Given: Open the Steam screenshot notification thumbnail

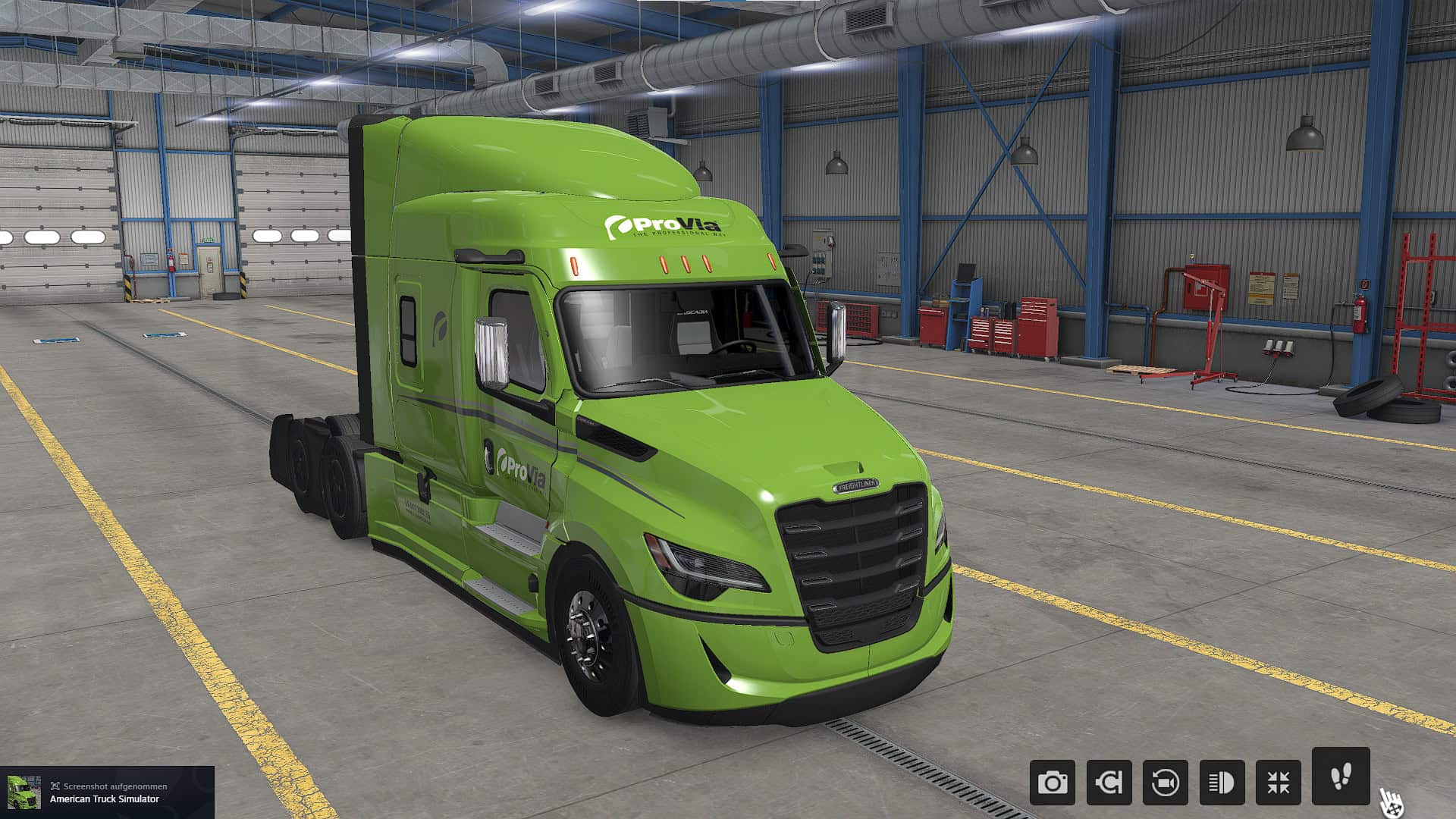Looking at the screenshot, I should click(24, 792).
